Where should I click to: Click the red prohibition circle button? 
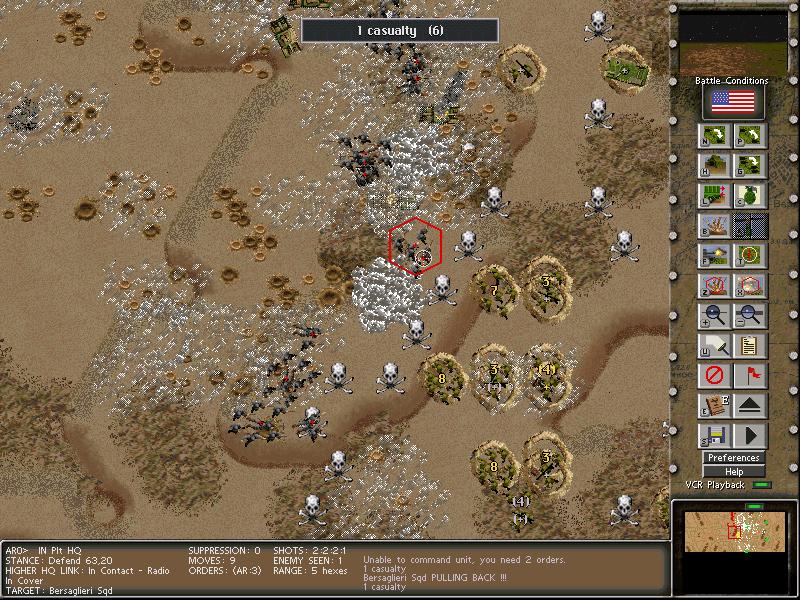715,377
